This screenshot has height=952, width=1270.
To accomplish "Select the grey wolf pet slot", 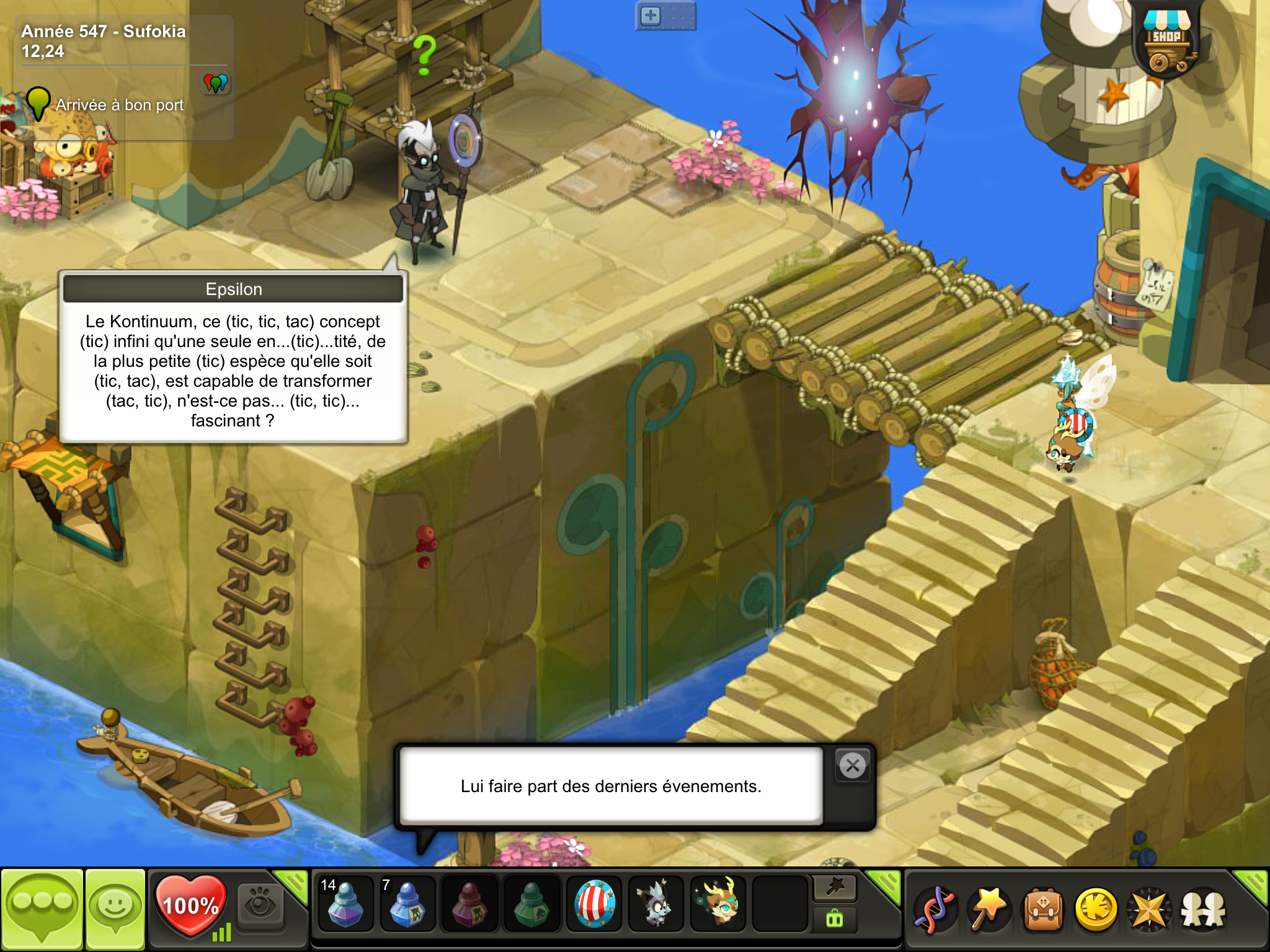I will click(656, 904).
